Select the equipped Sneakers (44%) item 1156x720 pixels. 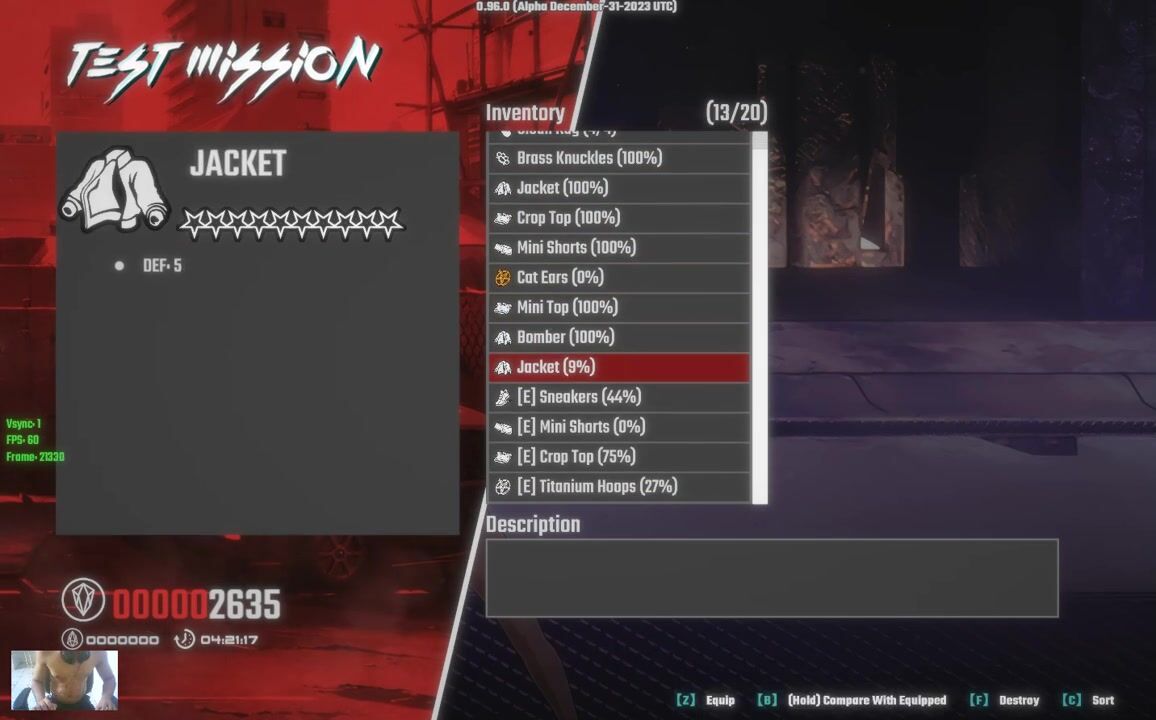618,397
